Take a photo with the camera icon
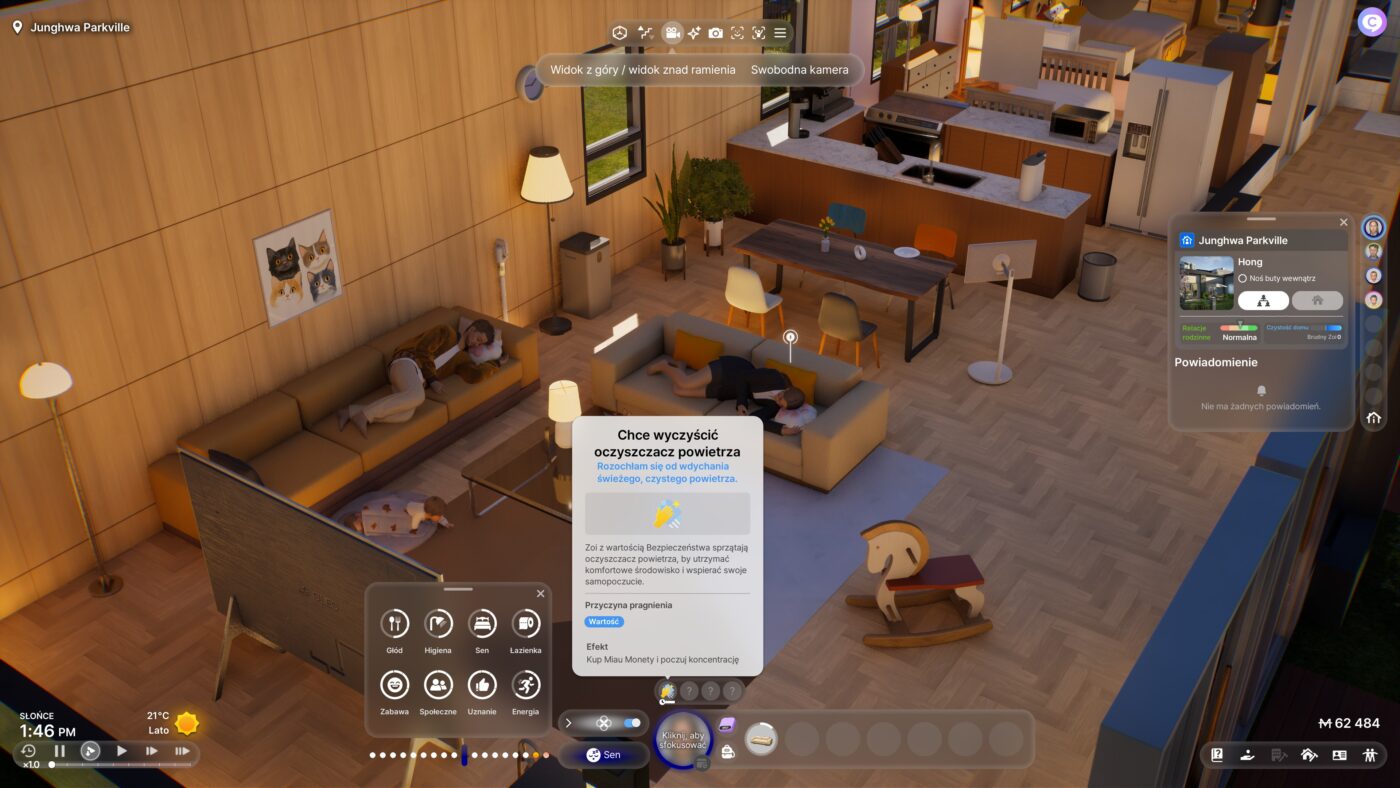This screenshot has width=1400, height=788. click(x=715, y=33)
